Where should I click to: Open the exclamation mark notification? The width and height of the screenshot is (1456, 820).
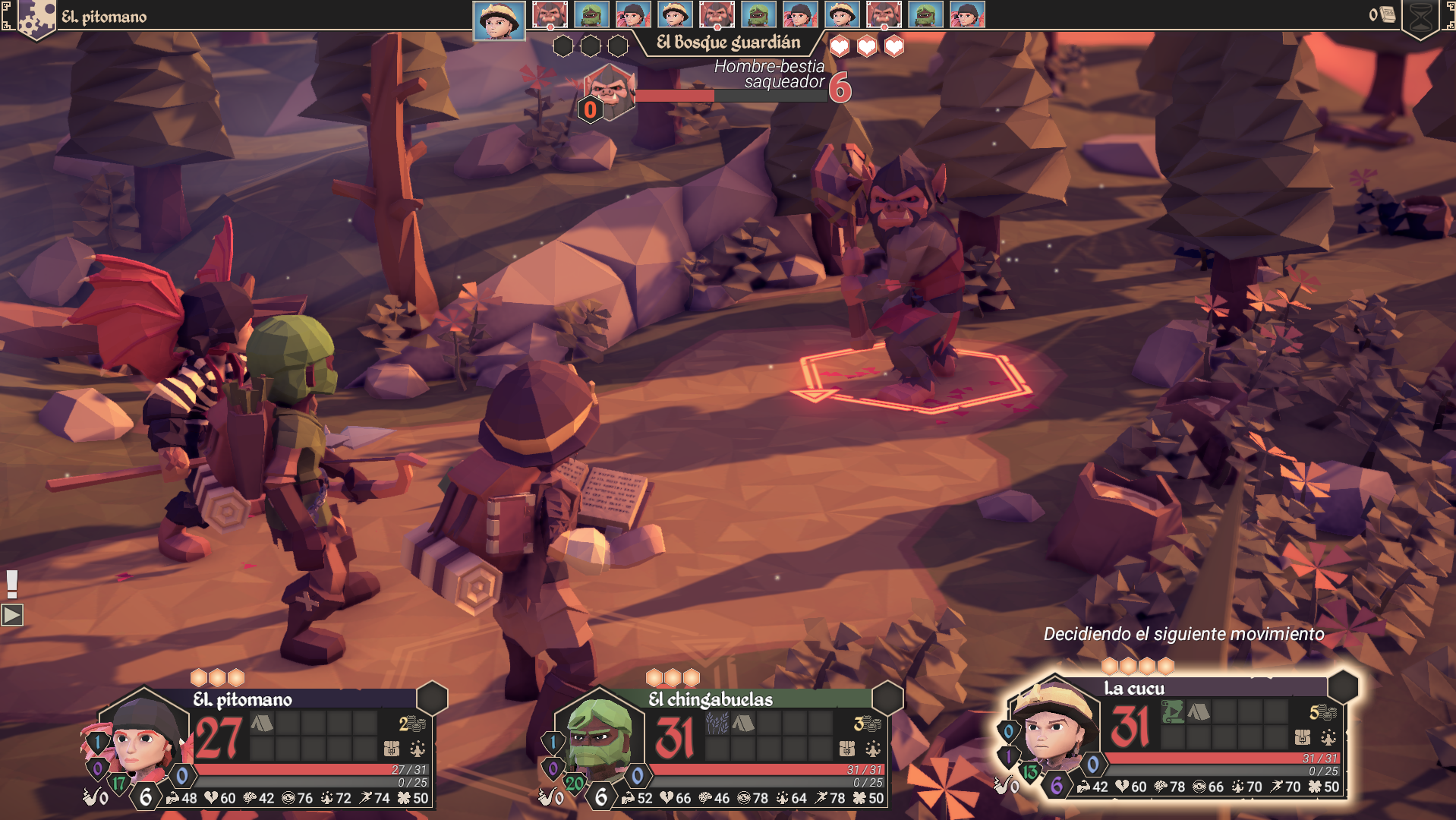pyautogui.click(x=12, y=583)
